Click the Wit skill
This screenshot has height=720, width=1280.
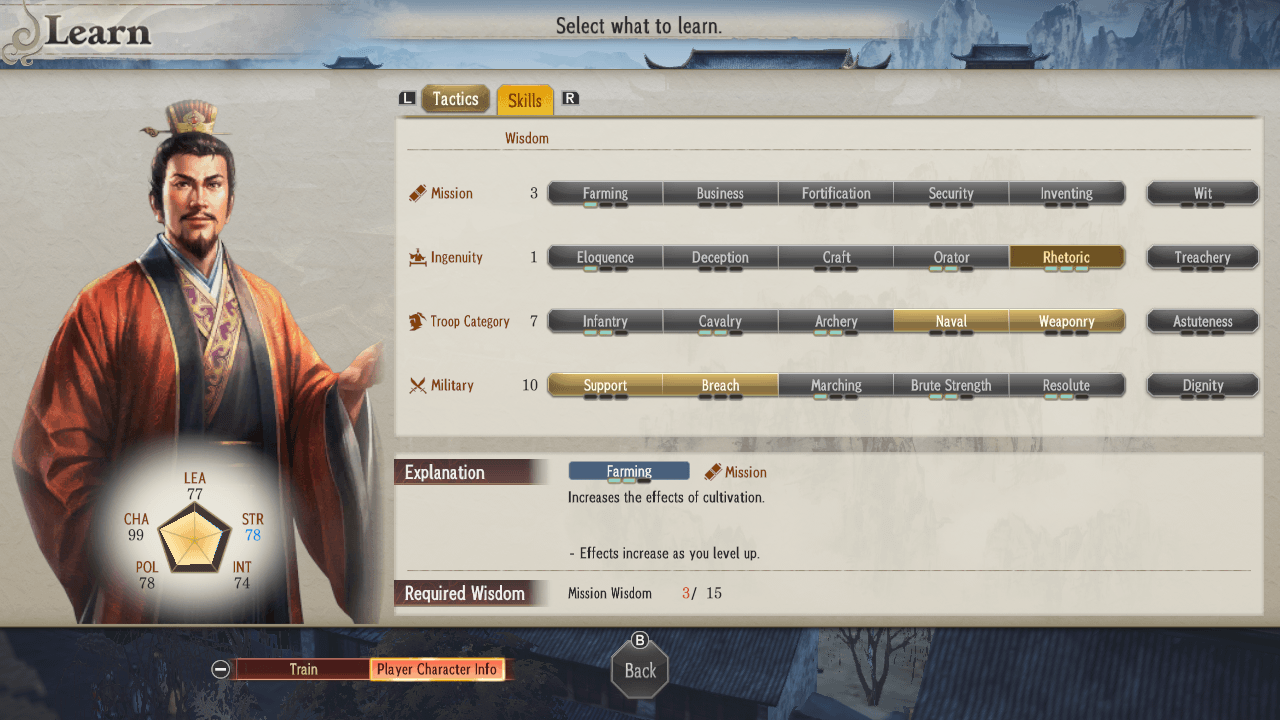(1202, 193)
